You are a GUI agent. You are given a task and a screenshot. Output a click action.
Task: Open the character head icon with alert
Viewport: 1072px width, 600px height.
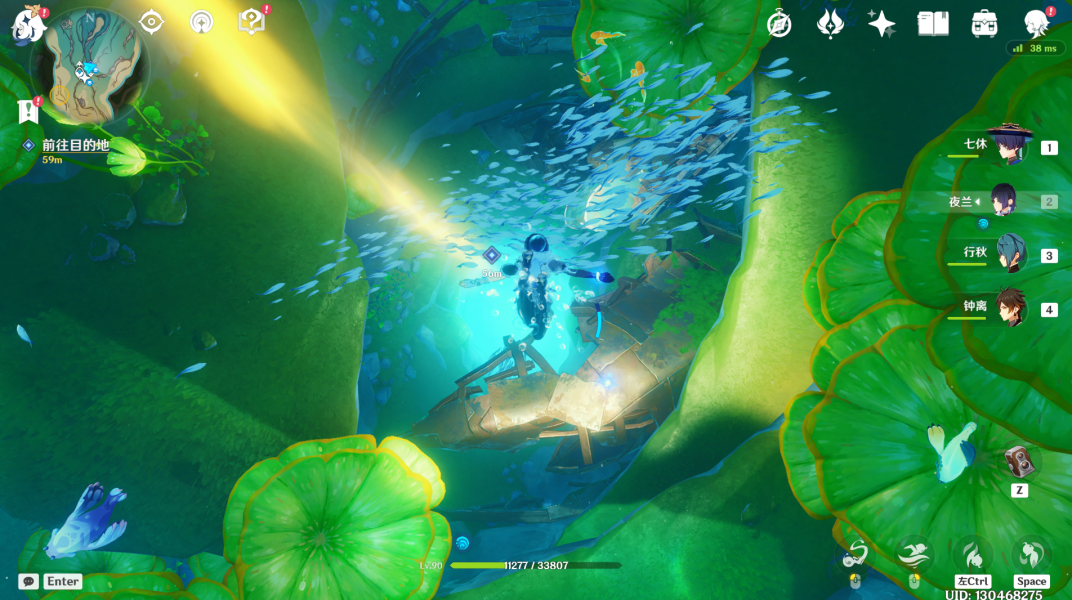(1036, 24)
